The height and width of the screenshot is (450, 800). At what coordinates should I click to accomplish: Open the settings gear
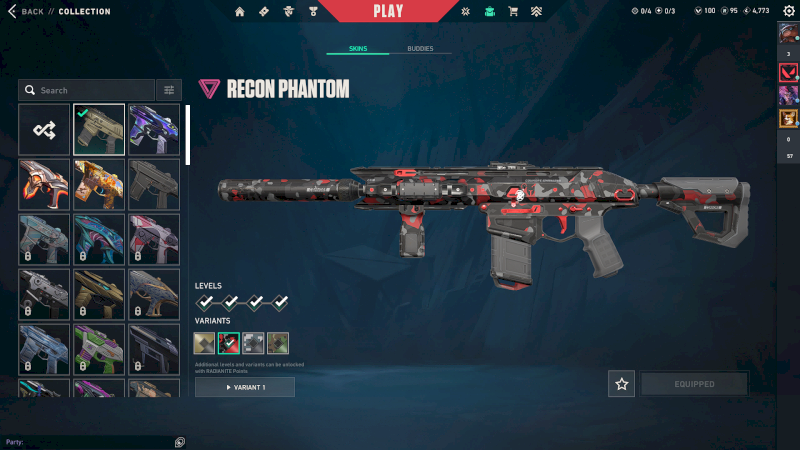465,12
